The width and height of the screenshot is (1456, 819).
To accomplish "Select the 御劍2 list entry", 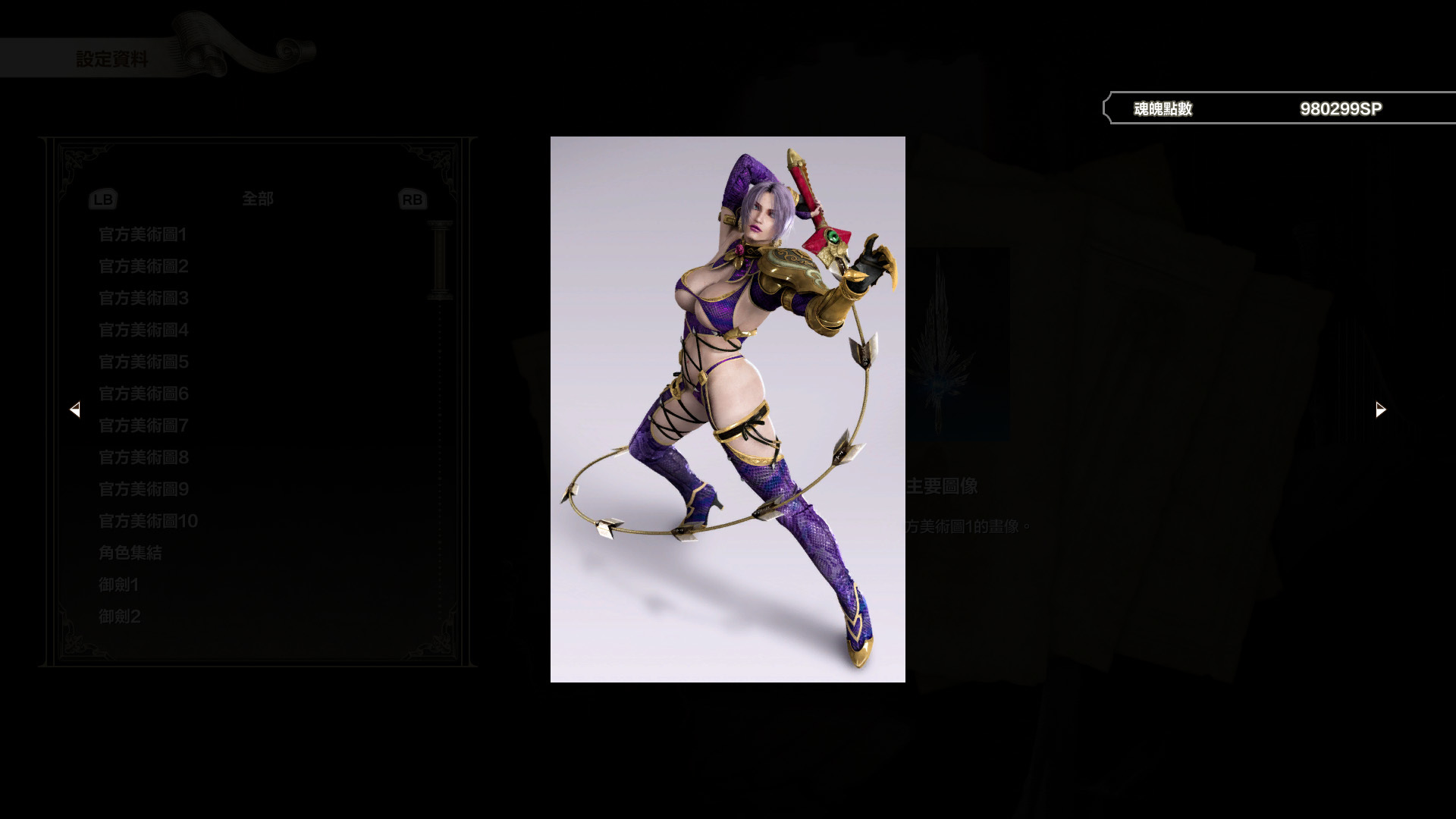I will click(x=118, y=616).
